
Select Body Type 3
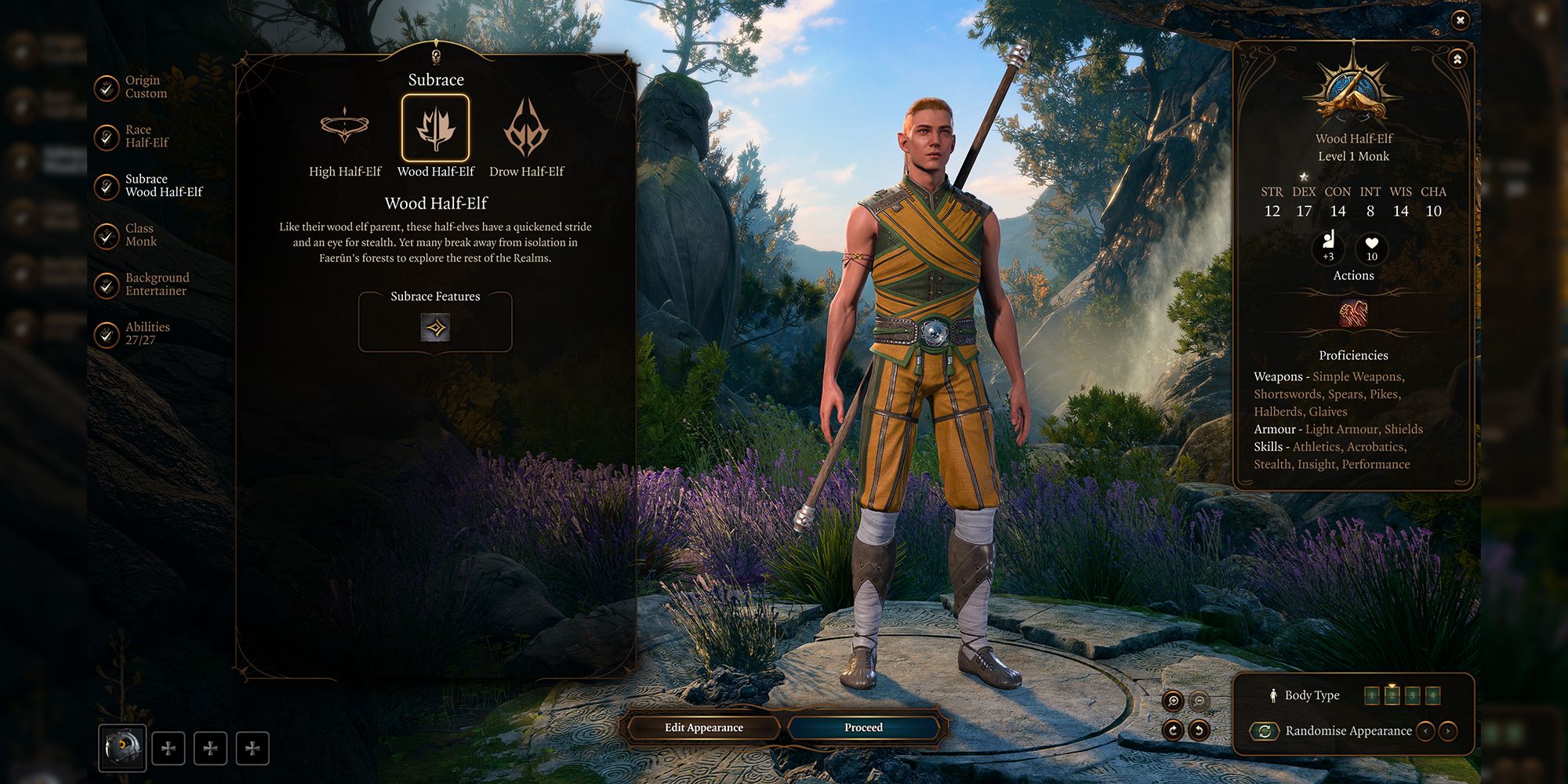click(x=1412, y=695)
